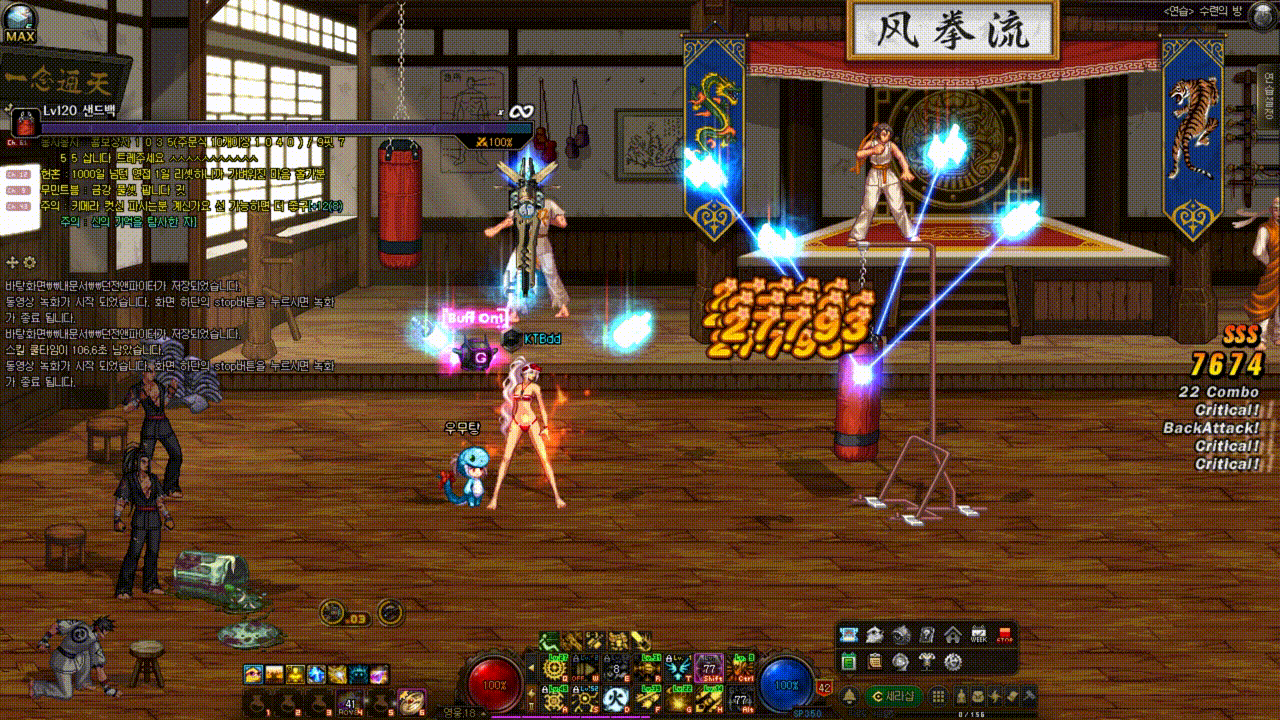The image size is (1280, 720).
Task: Toggle the skill bar left arrow button
Action: click(x=530, y=667)
